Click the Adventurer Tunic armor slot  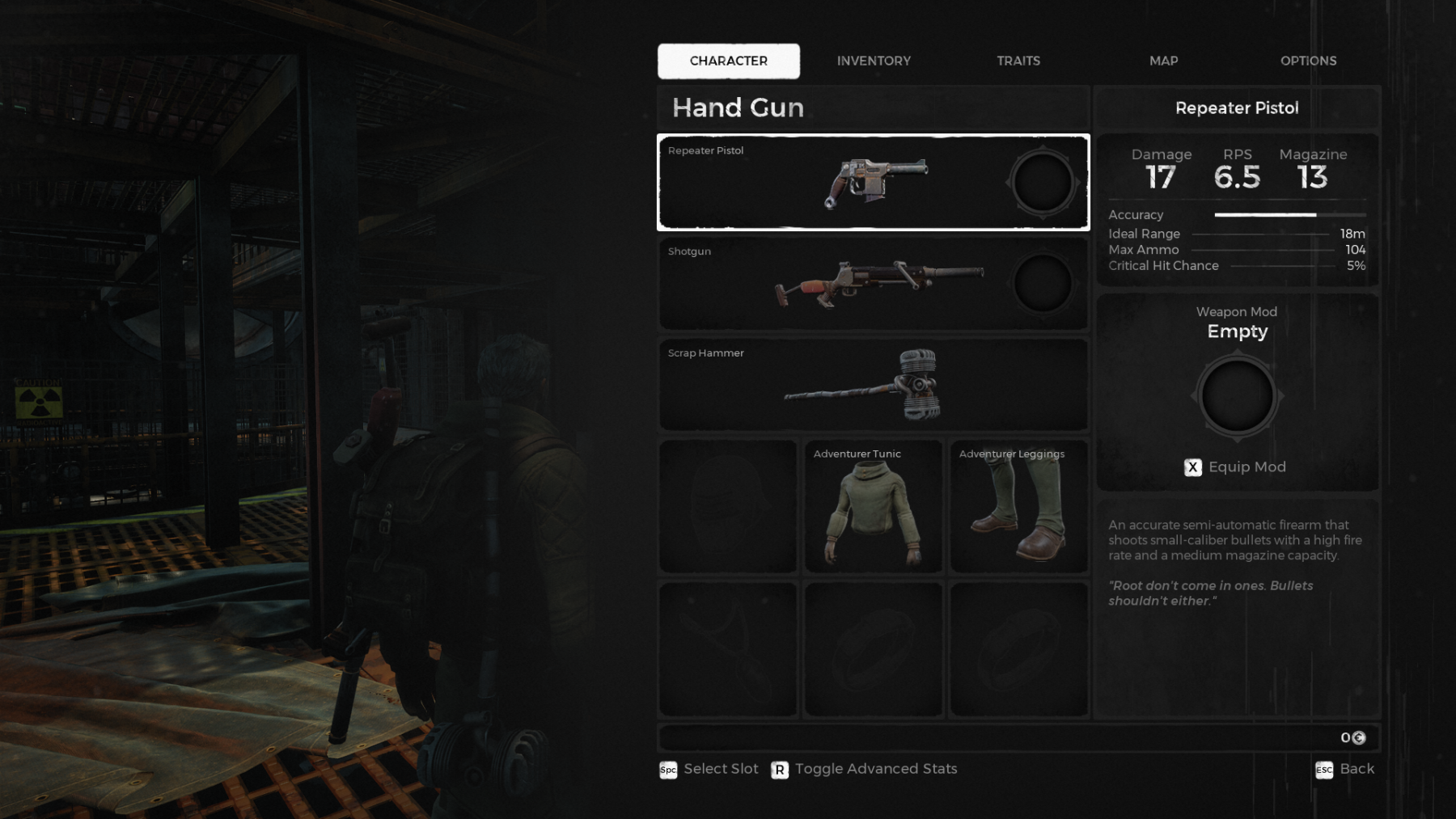[873, 507]
